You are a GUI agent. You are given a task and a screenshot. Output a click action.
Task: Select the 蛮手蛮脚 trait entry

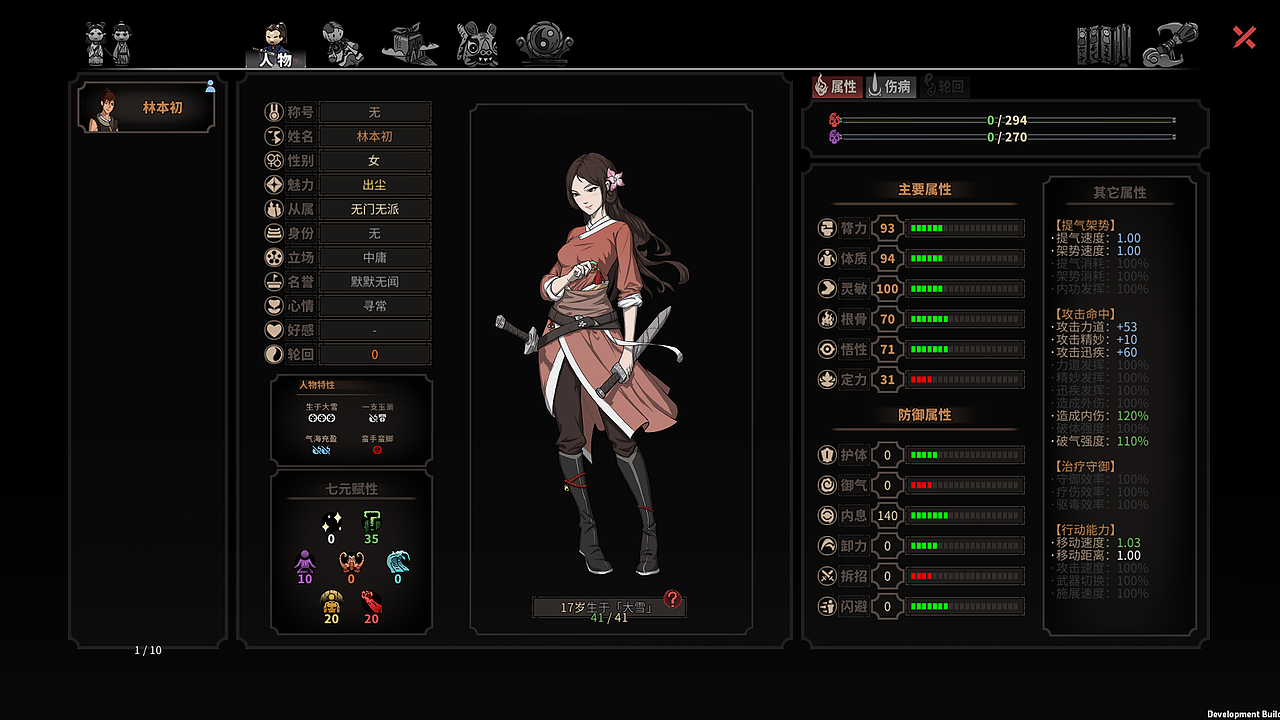click(x=377, y=445)
